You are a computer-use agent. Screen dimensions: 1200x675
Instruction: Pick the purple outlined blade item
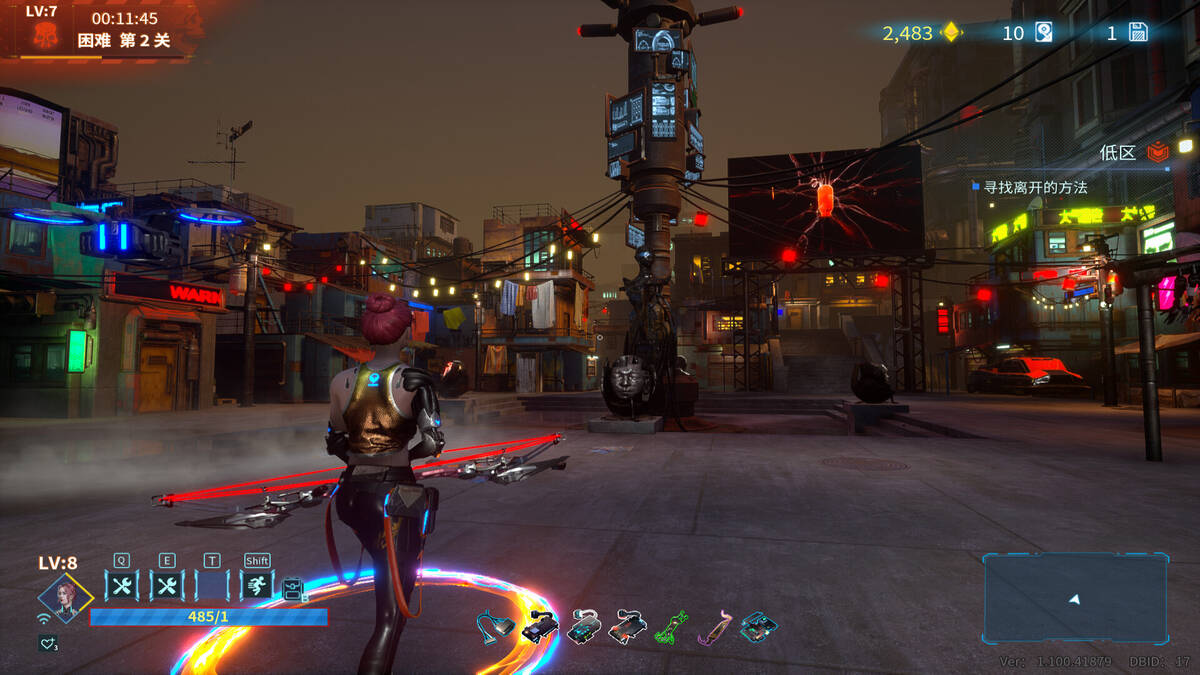[x=714, y=627]
